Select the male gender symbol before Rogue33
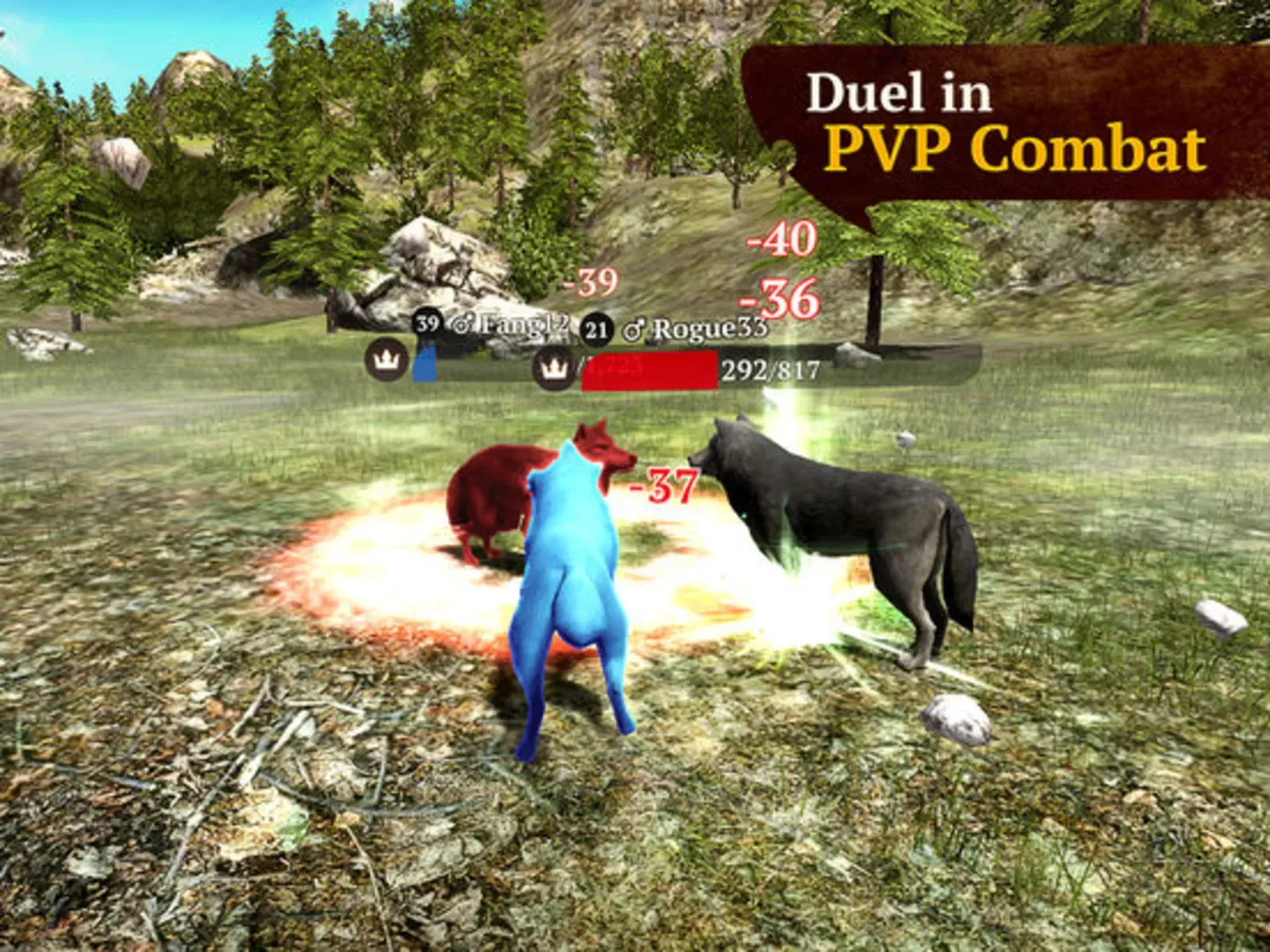The width and height of the screenshot is (1270, 952). point(632,329)
